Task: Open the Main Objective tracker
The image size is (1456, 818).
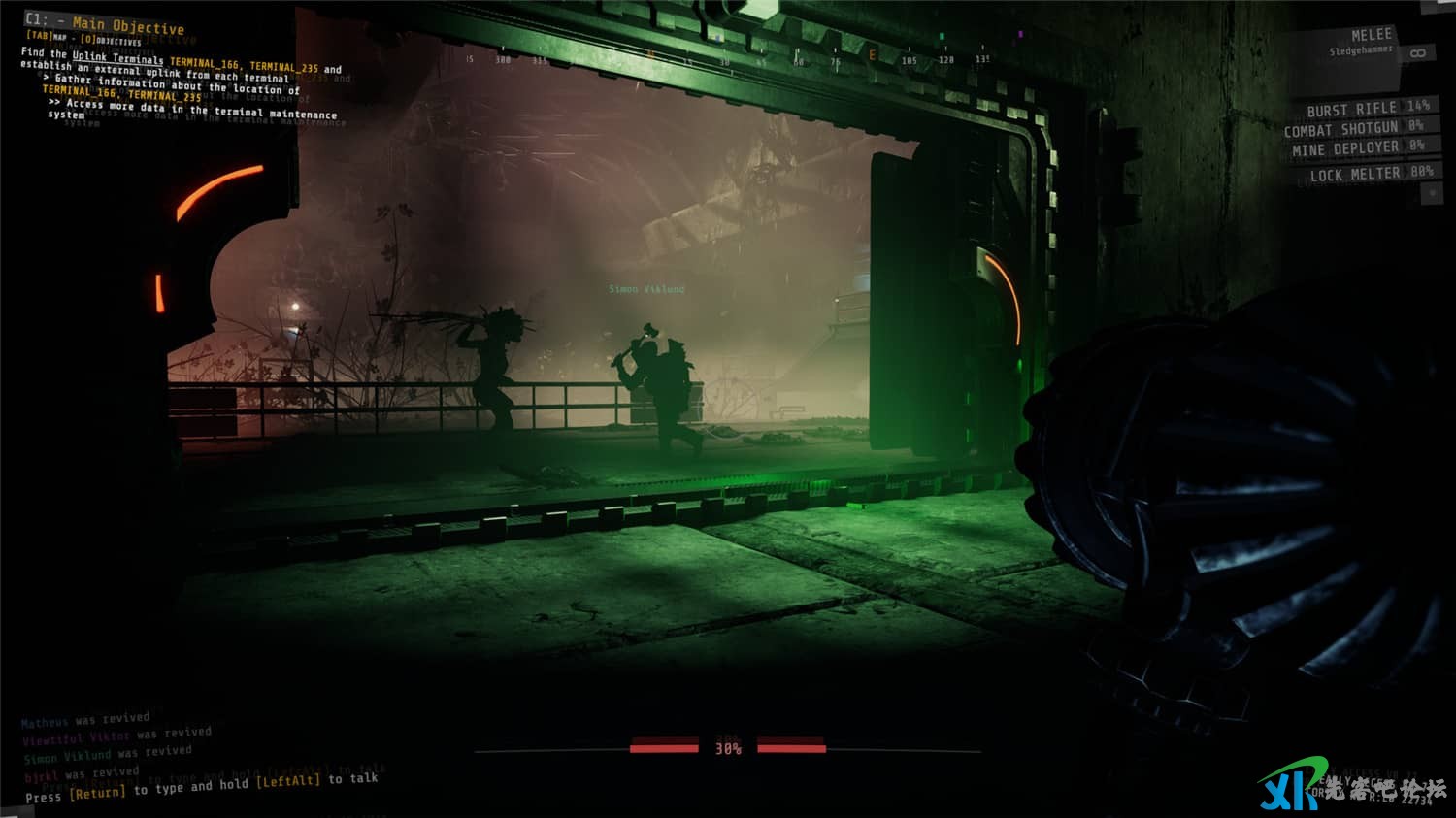Action: point(127,25)
